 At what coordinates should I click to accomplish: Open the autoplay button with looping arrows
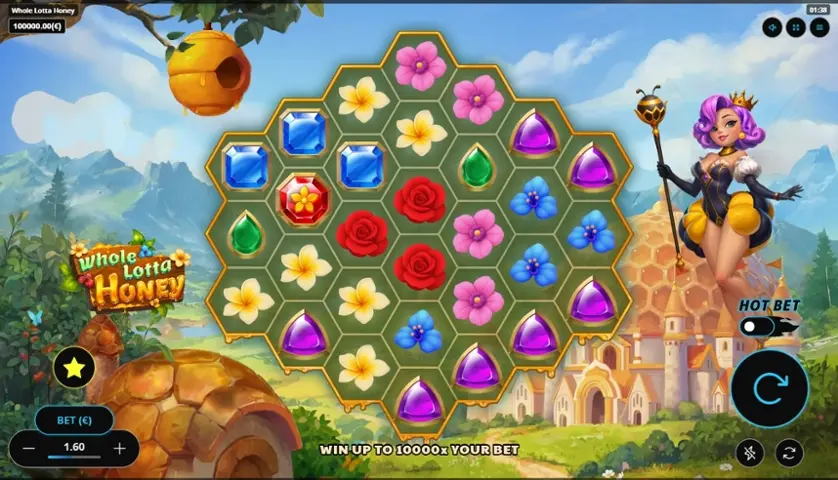click(789, 453)
